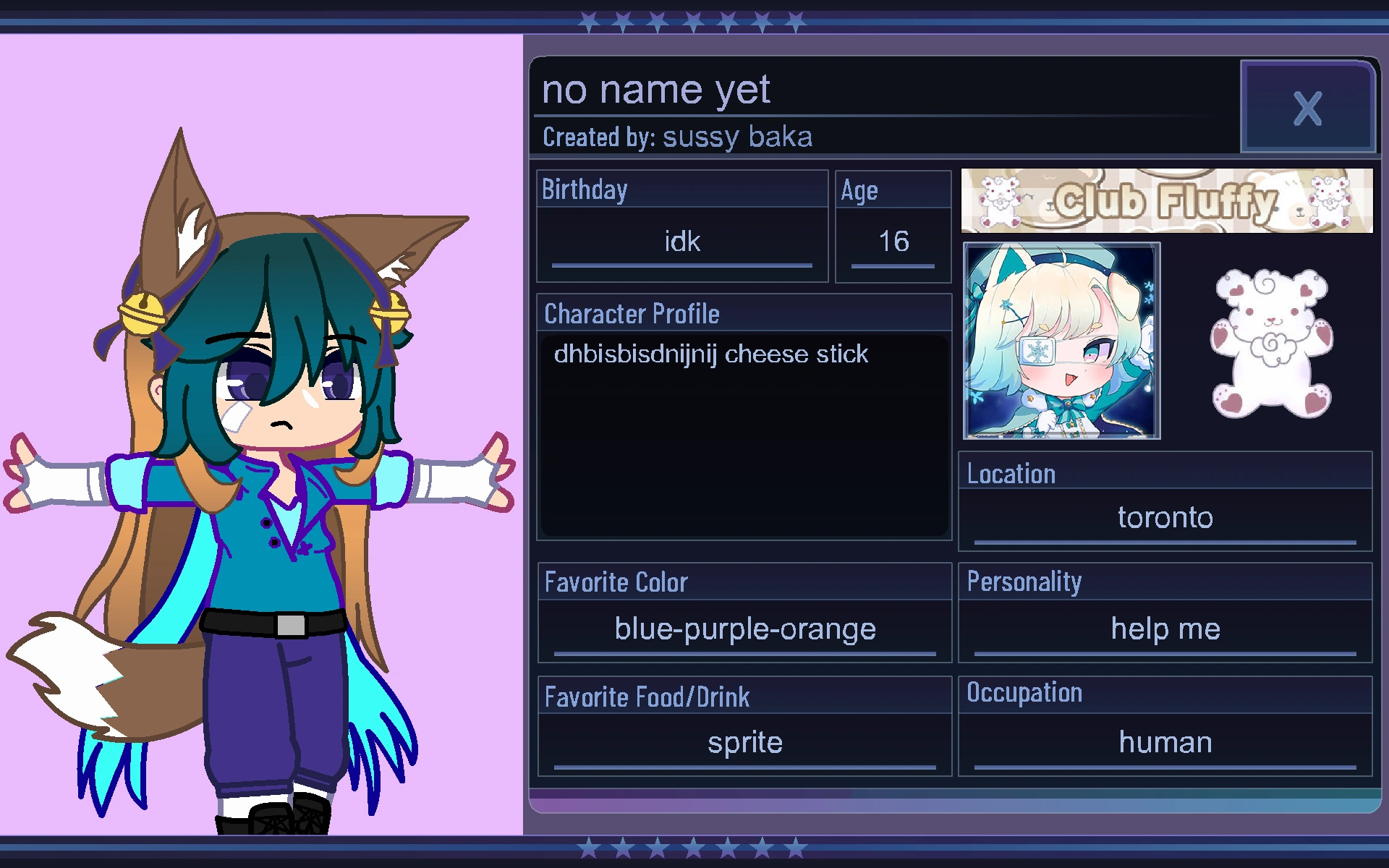The width and height of the screenshot is (1389, 868).
Task: Click the star decoration at bottom
Action: (x=687, y=845)
